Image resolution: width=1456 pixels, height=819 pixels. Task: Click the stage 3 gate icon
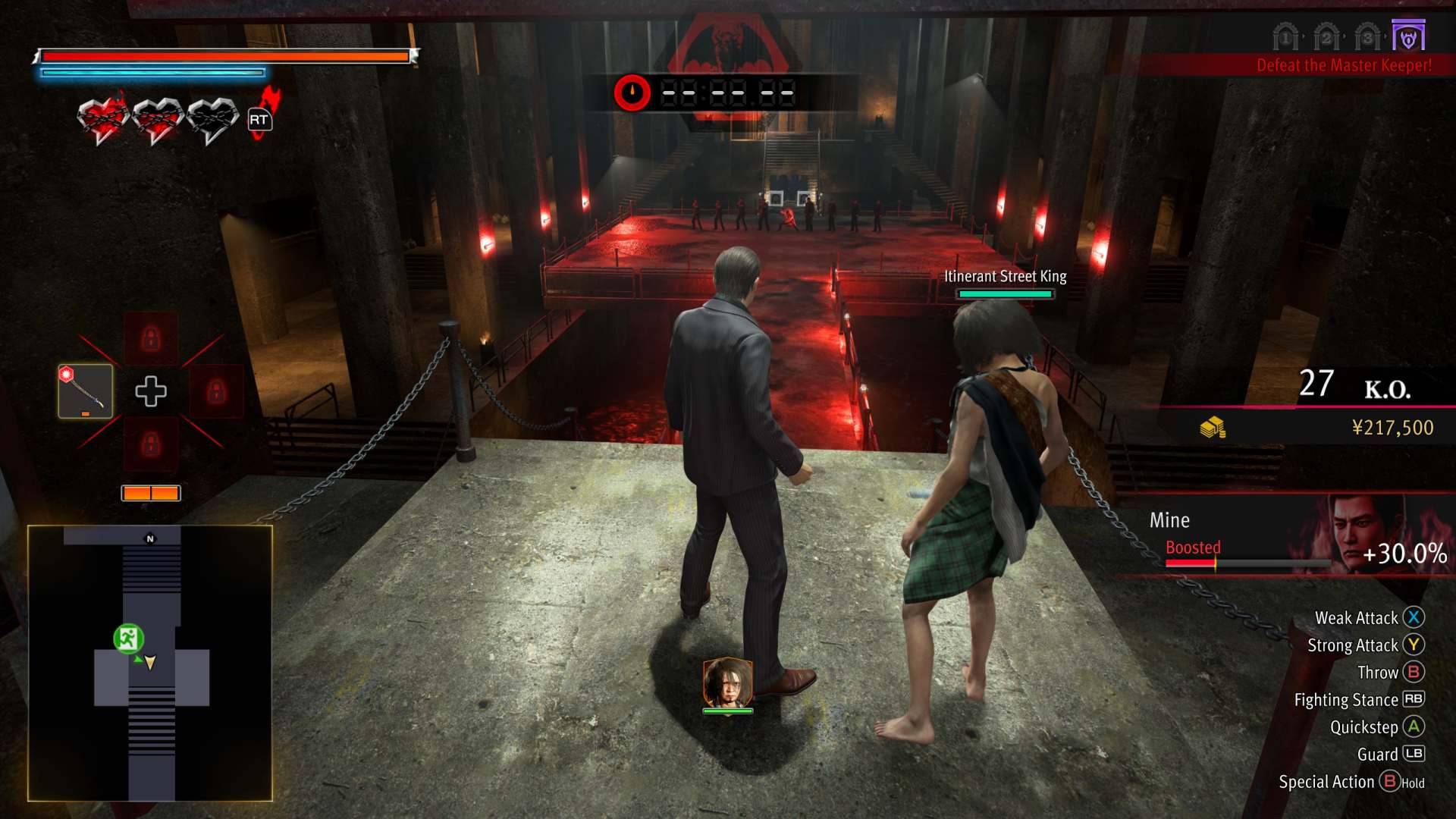[x=1367, y=36]
